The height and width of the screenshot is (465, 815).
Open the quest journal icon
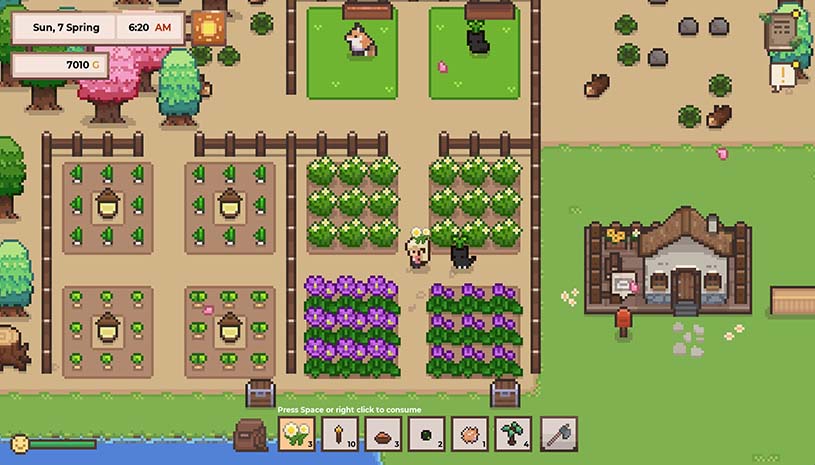point(779,32)
